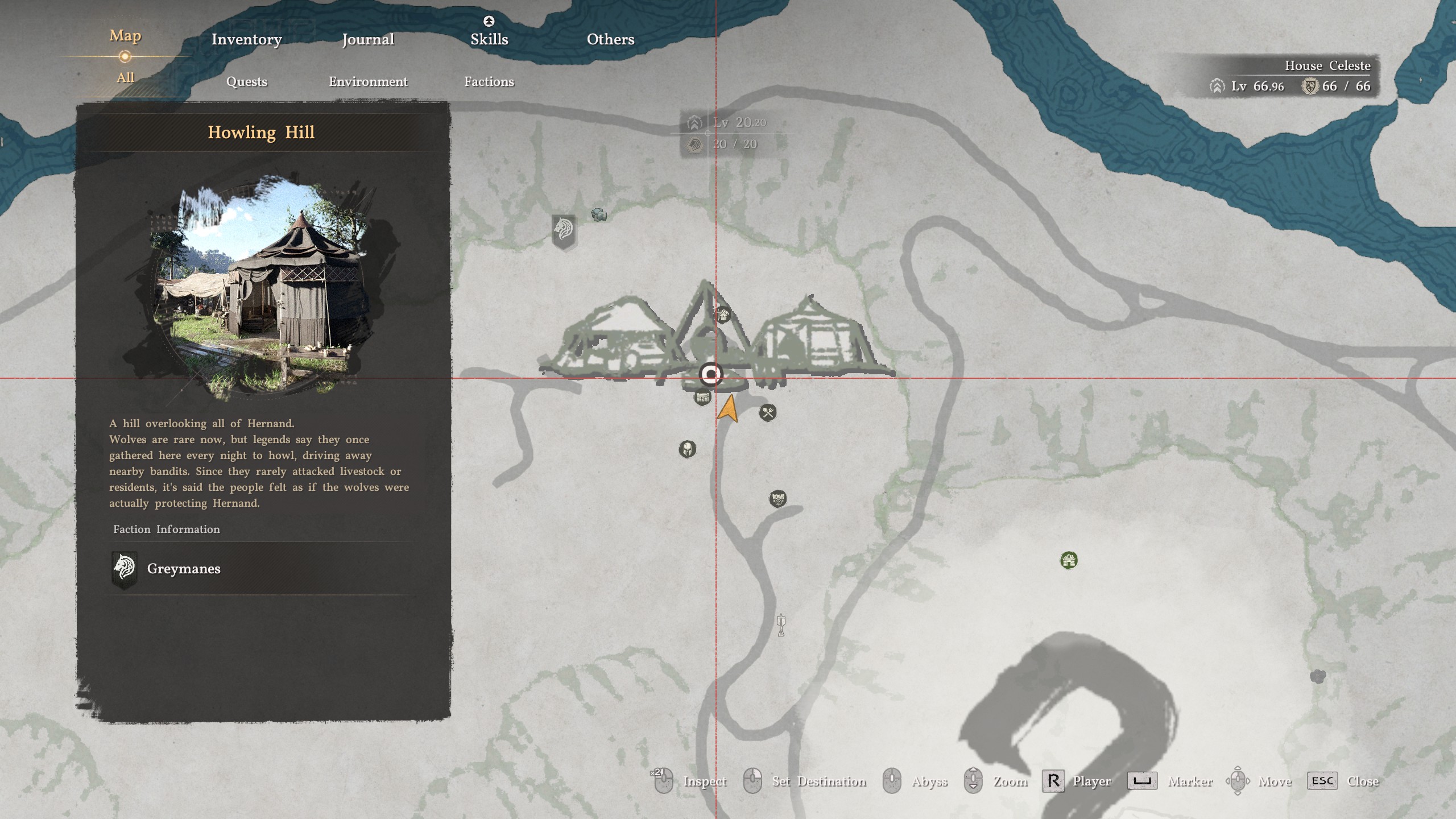Go to the Skills tab
Screen dimensions: 1456x819
click(489, 39)
